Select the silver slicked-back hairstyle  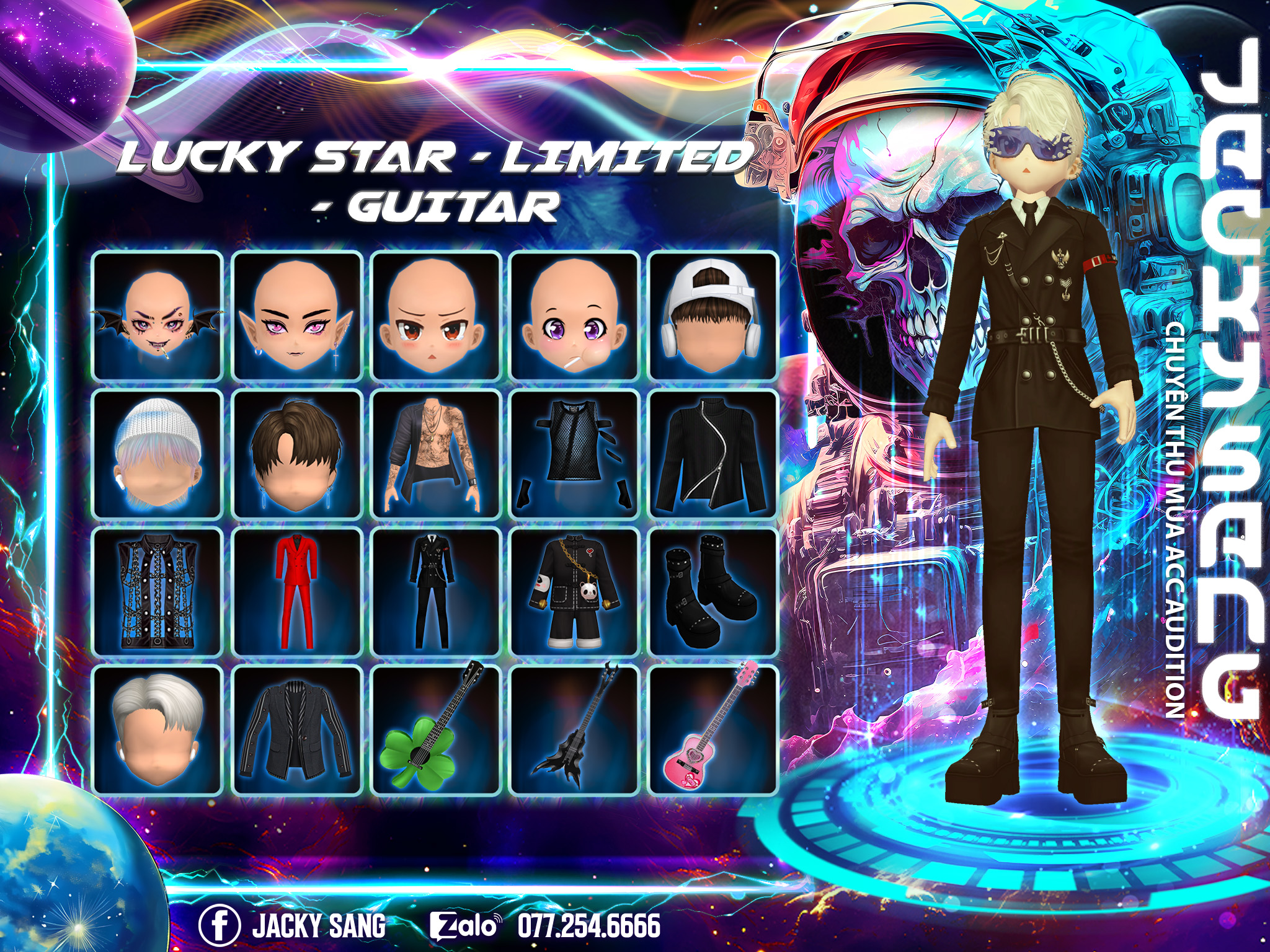click(x=158, y=729)
